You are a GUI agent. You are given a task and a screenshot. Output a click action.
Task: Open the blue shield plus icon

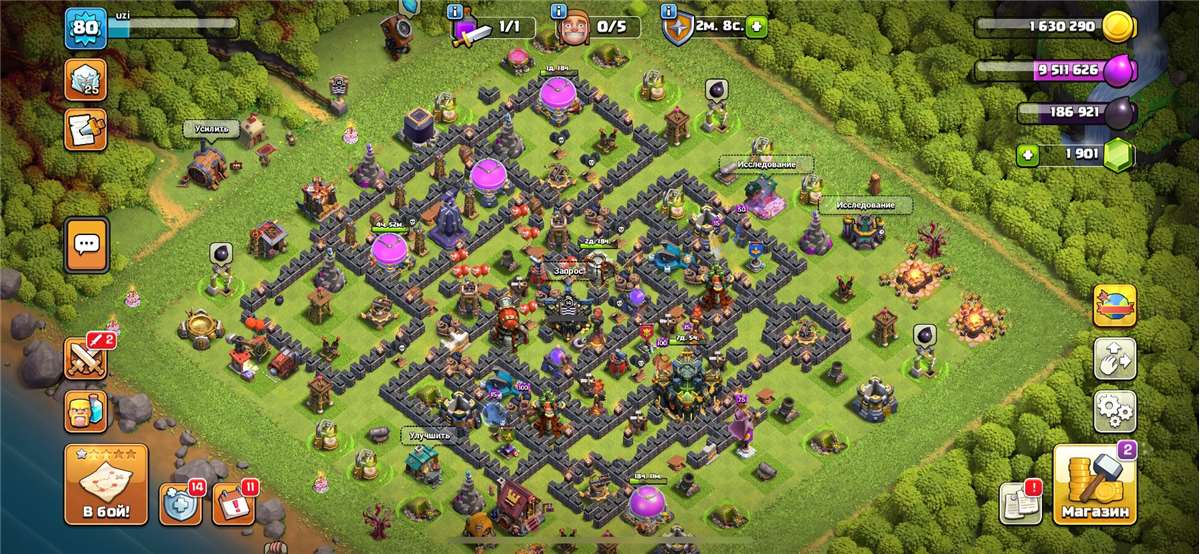(181, 504)
